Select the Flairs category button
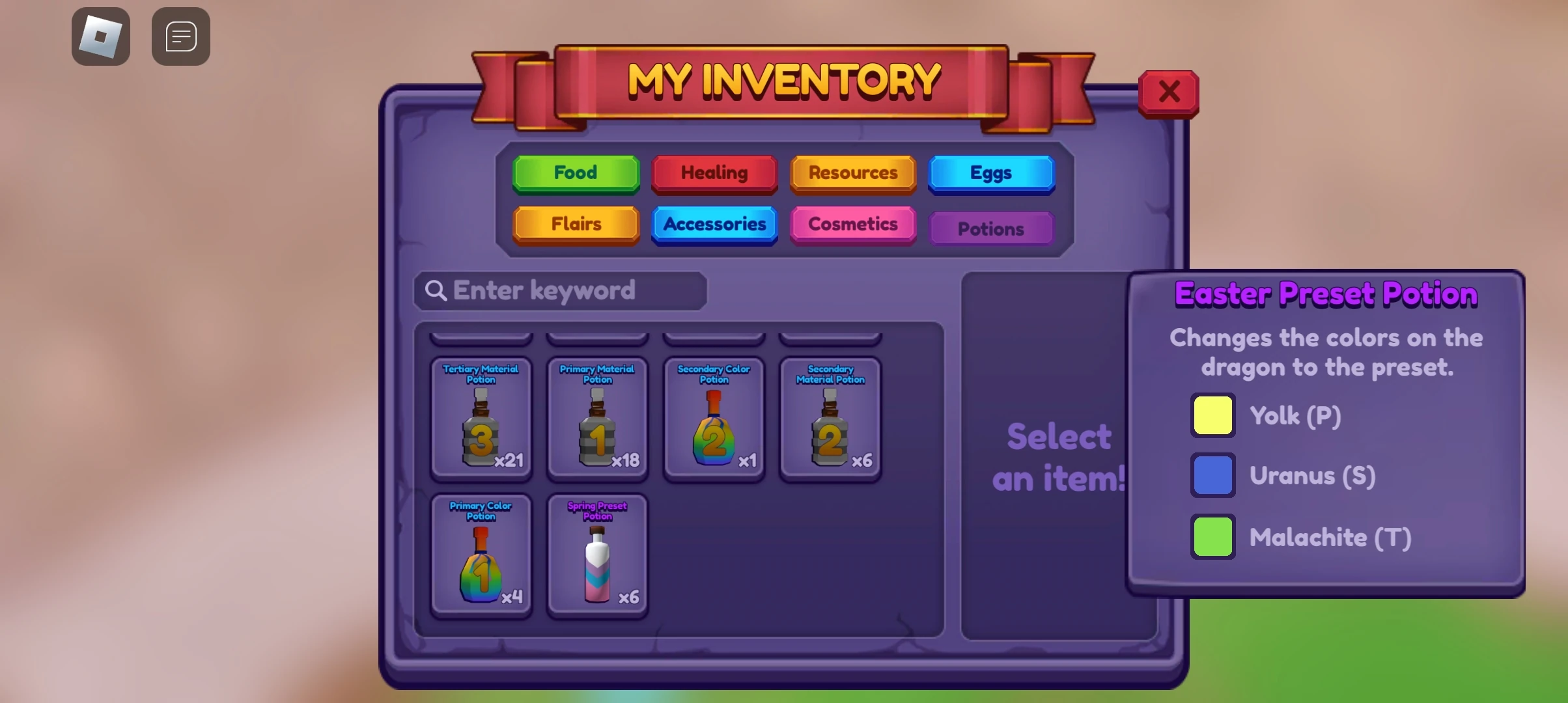Viewport: 1568px width, 703px height. pos(576,224)
